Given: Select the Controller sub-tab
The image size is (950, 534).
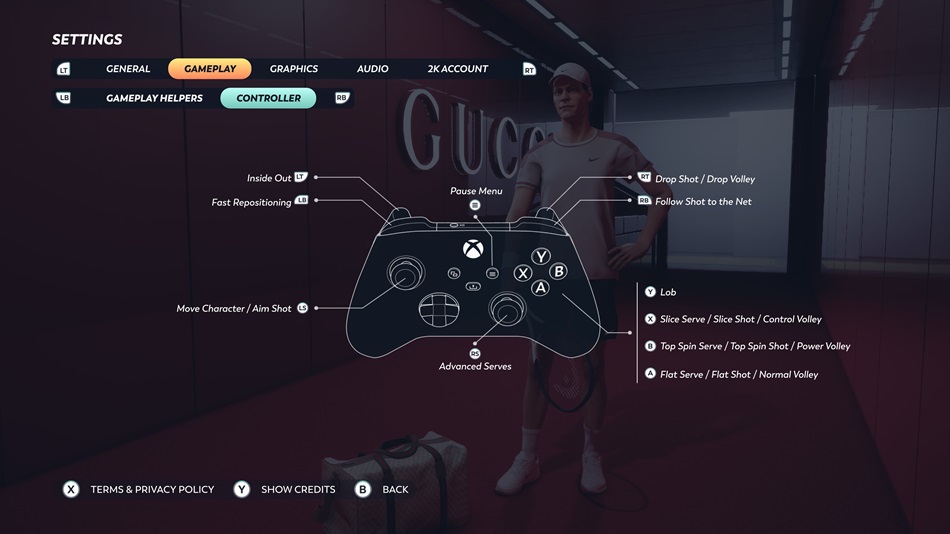Looking at the screenshot, I should 268,98.
